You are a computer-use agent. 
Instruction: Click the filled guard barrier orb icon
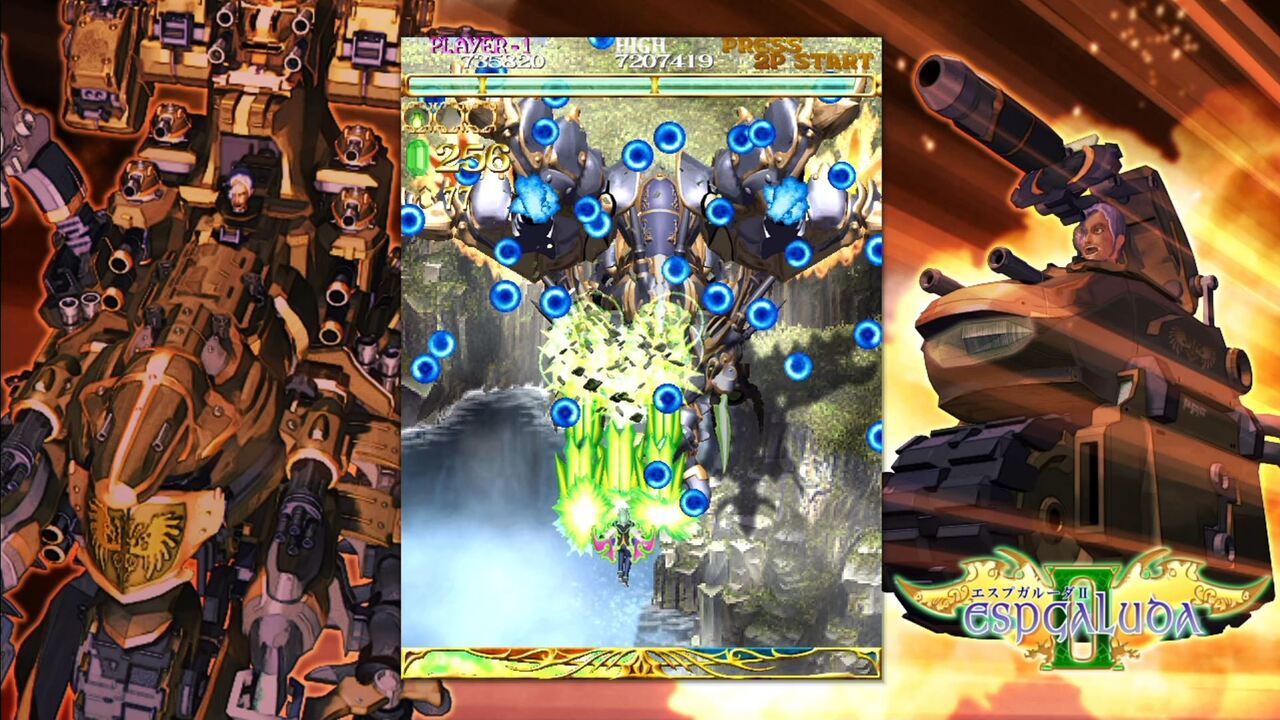coord(416,116)
